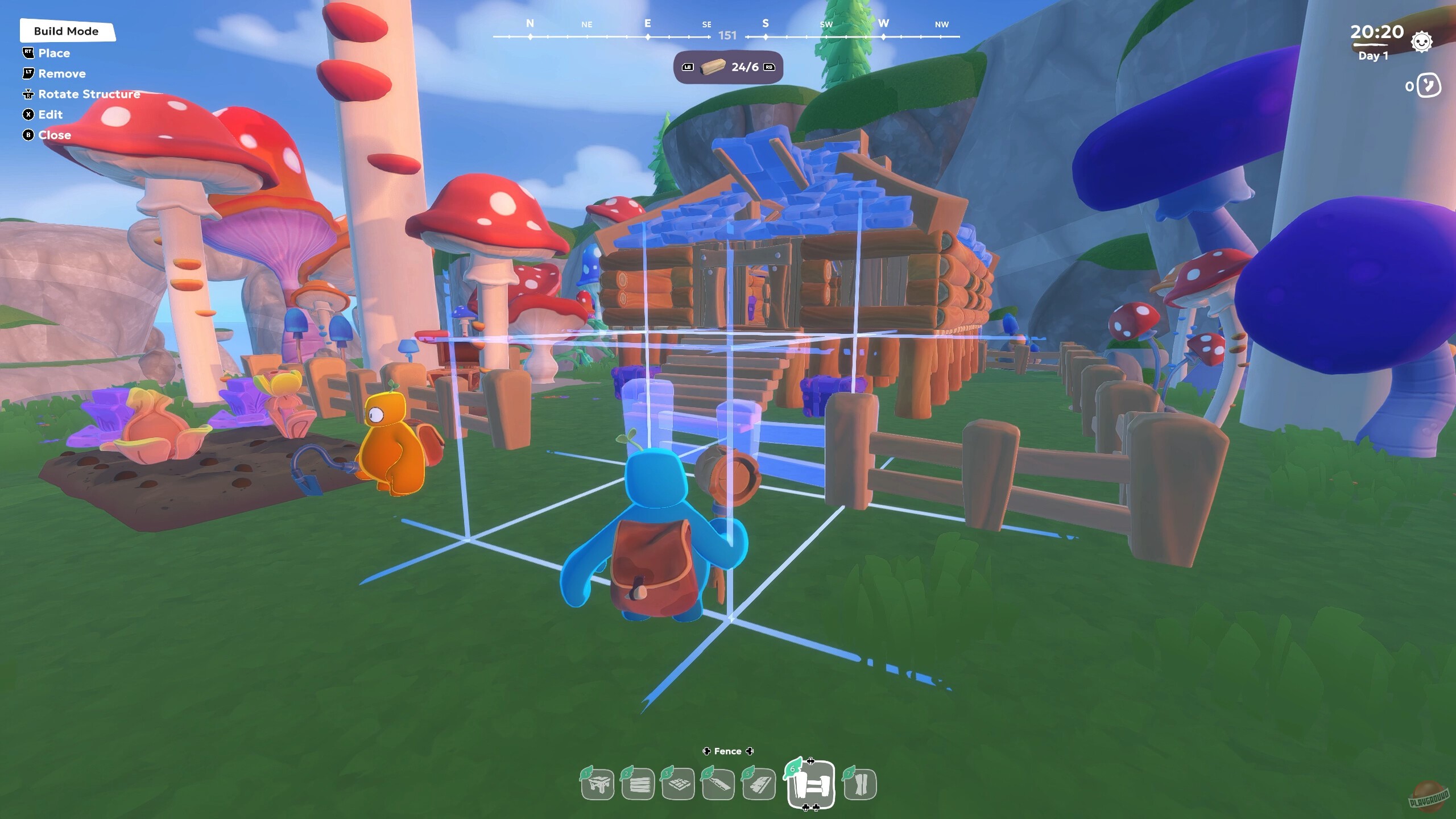Toggle the sun/weather indicator below the clock
The width and height of the screenshot is (1456, 819).
(1421, 42)
